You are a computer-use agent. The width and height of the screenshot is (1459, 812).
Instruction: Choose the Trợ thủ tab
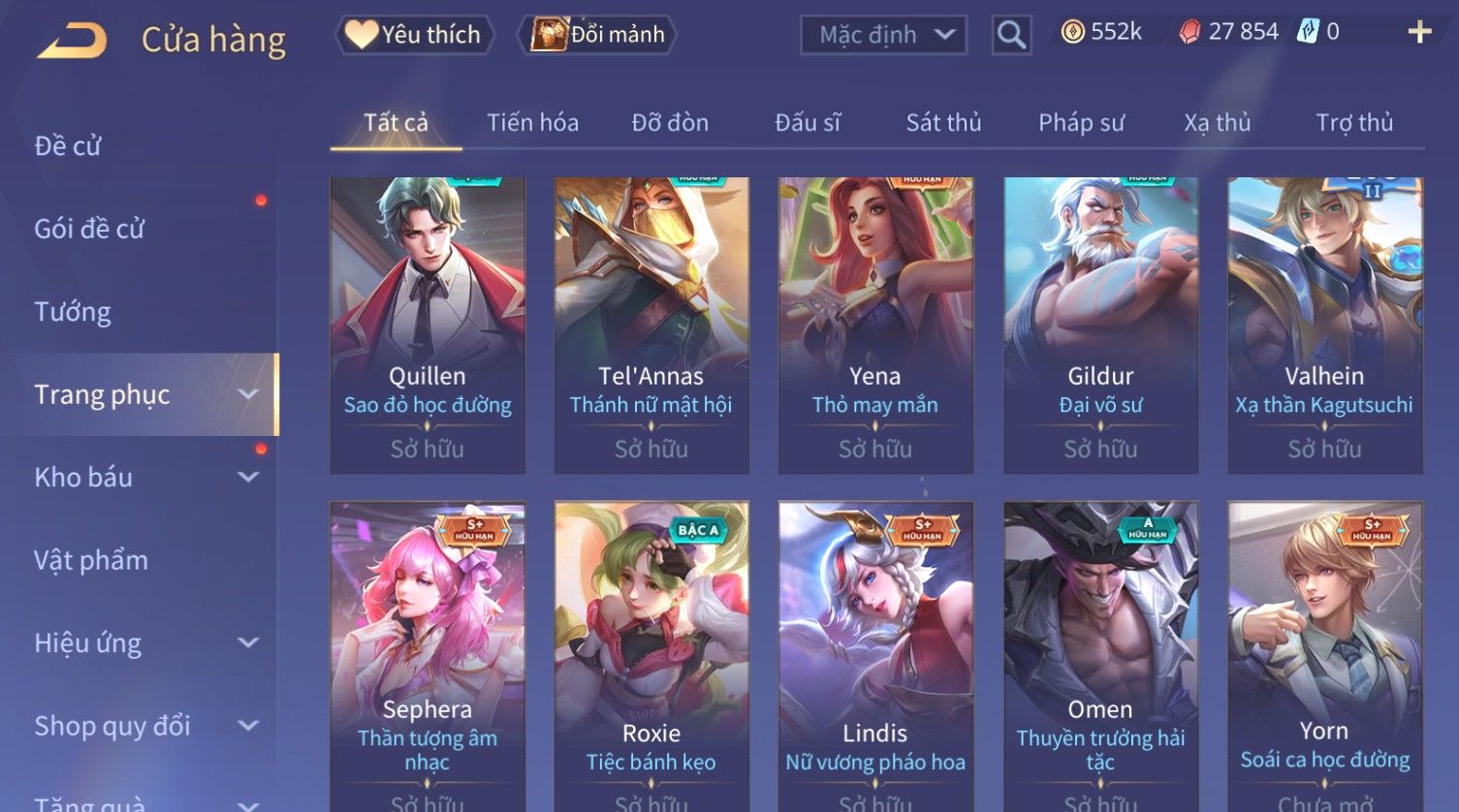(1354, 123)
